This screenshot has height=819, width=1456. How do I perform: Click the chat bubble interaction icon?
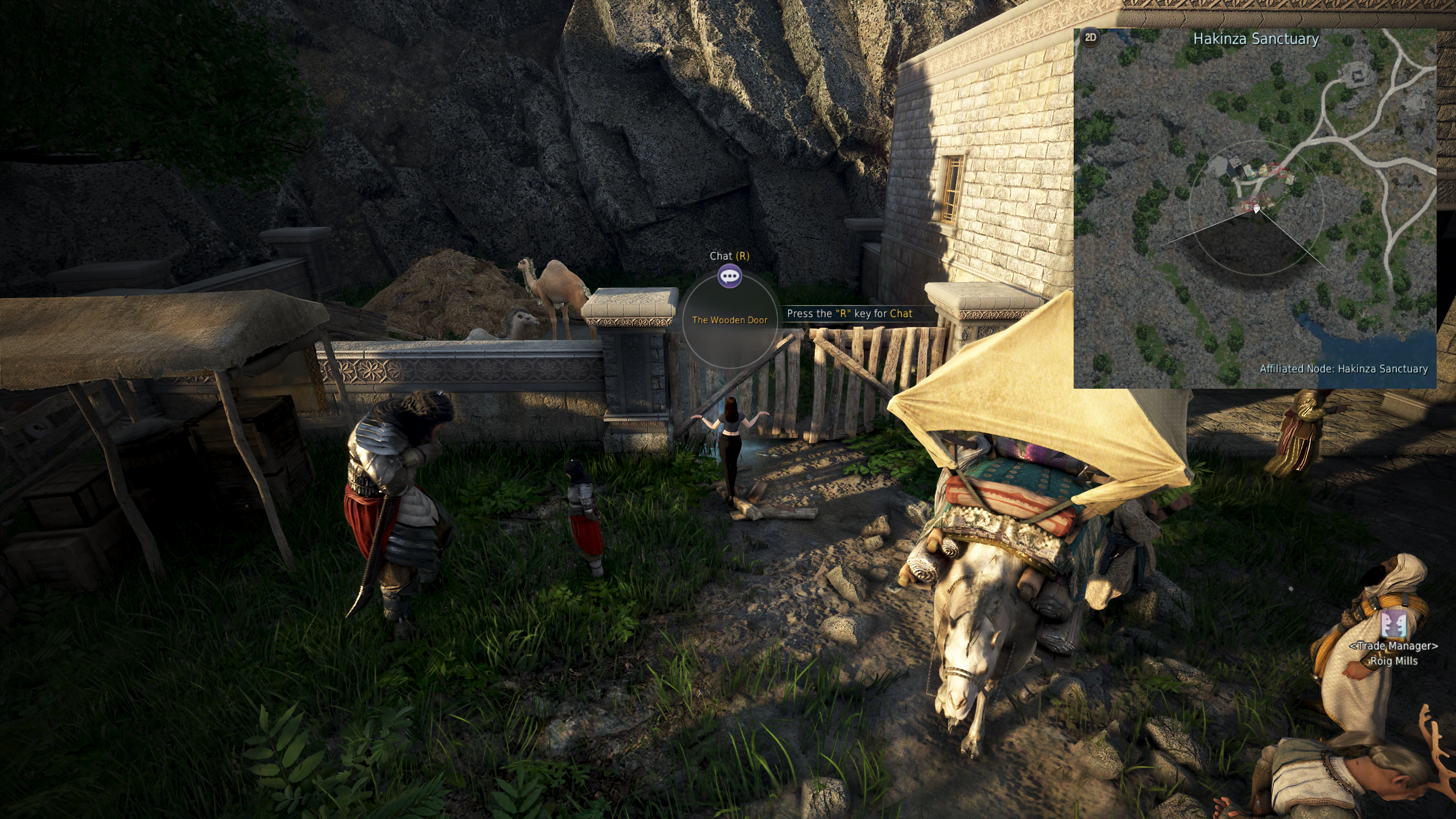729,277
